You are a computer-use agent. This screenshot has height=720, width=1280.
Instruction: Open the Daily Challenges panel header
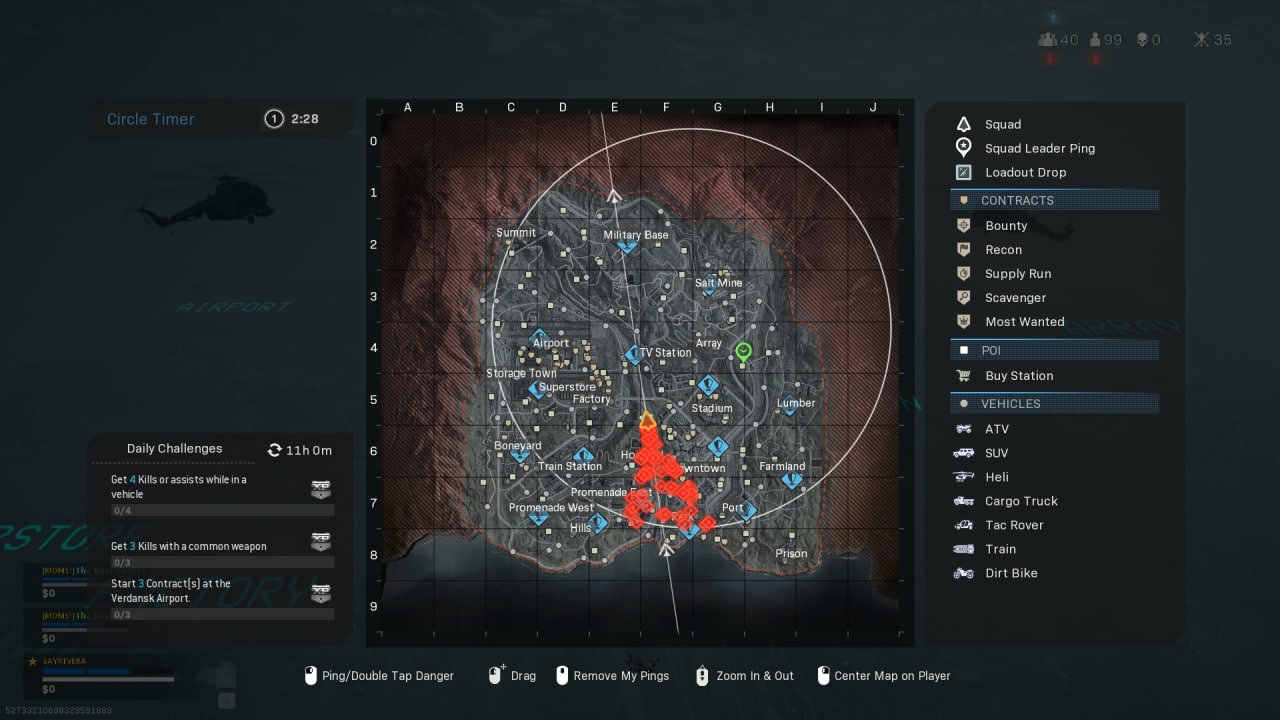coord(175,449)
